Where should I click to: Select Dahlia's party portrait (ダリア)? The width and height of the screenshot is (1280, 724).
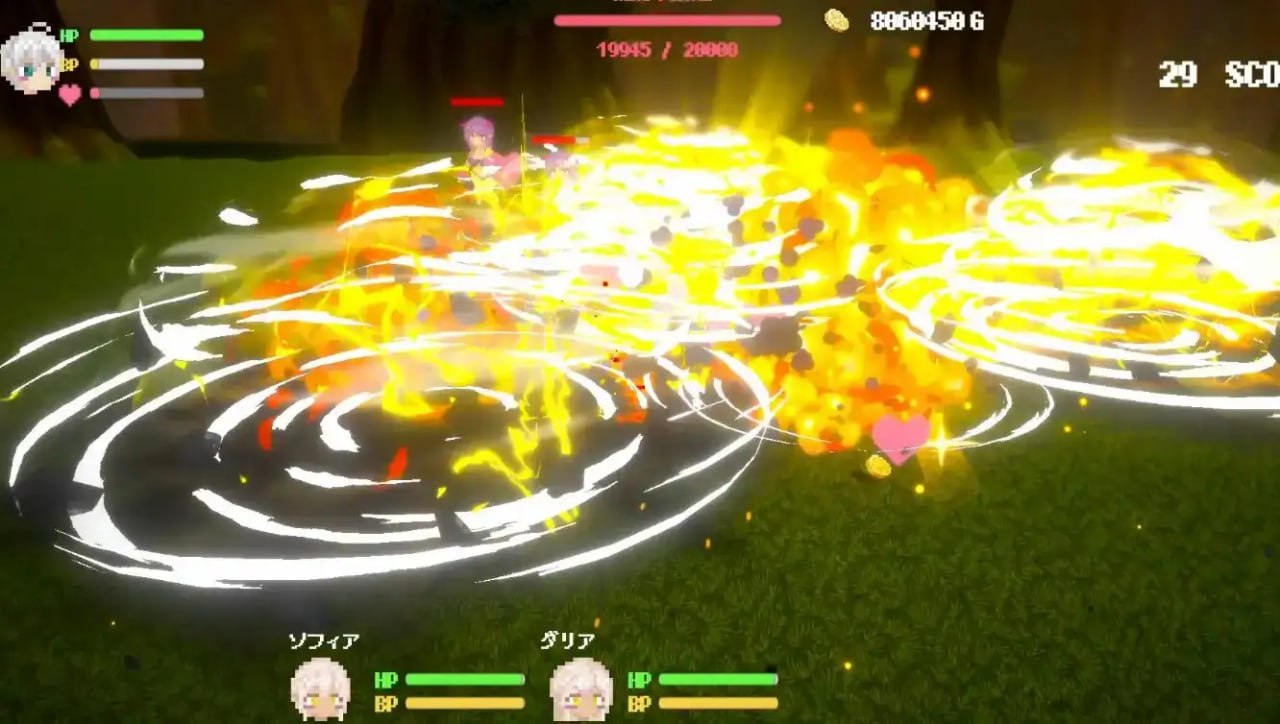tap(581, 688)
